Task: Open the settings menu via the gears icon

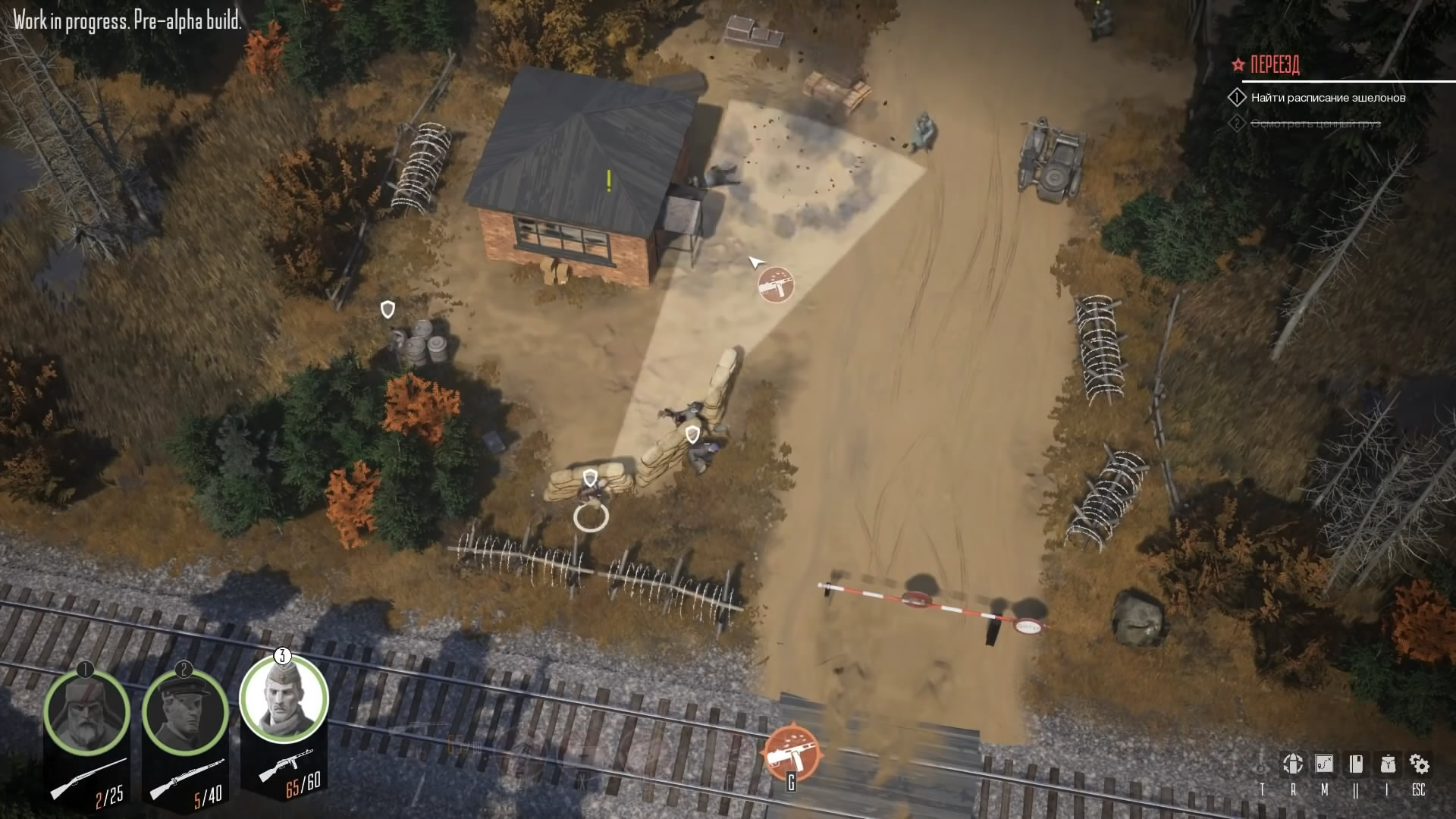Action: point(1419,763)
